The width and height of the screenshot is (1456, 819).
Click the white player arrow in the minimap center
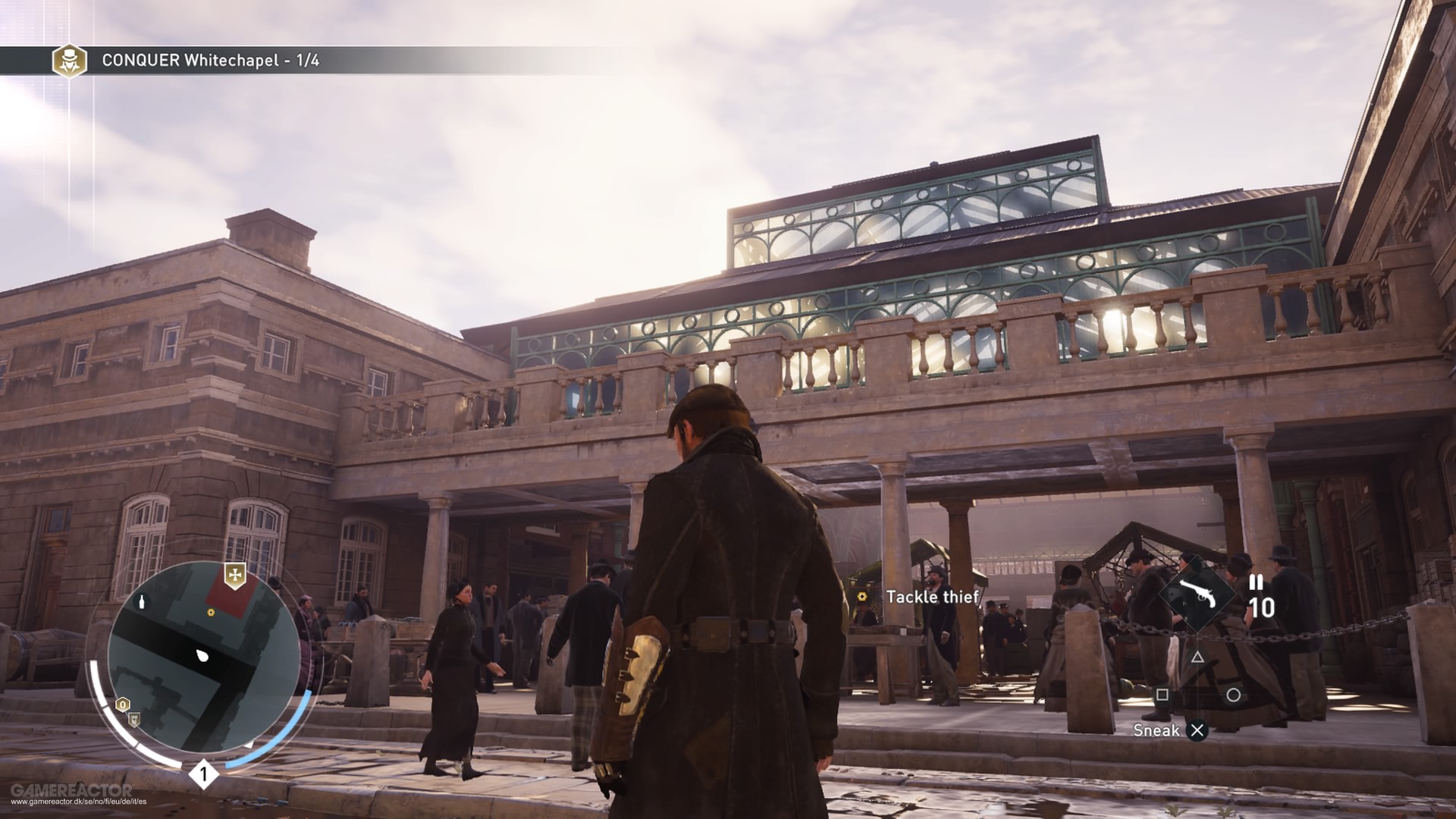(x=202, y=655)
